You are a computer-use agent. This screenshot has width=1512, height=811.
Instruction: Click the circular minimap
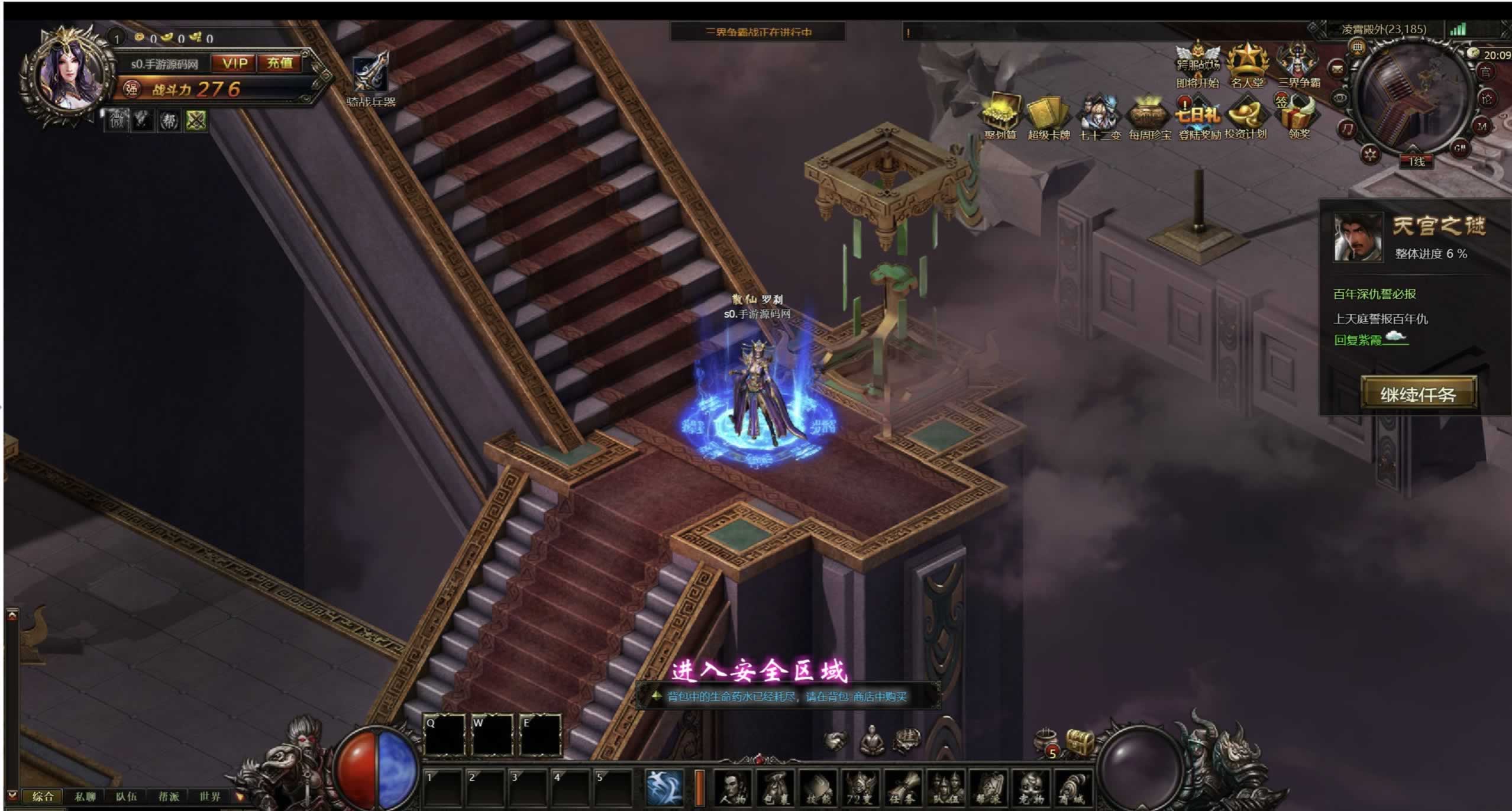click(x=1414, y=98)
